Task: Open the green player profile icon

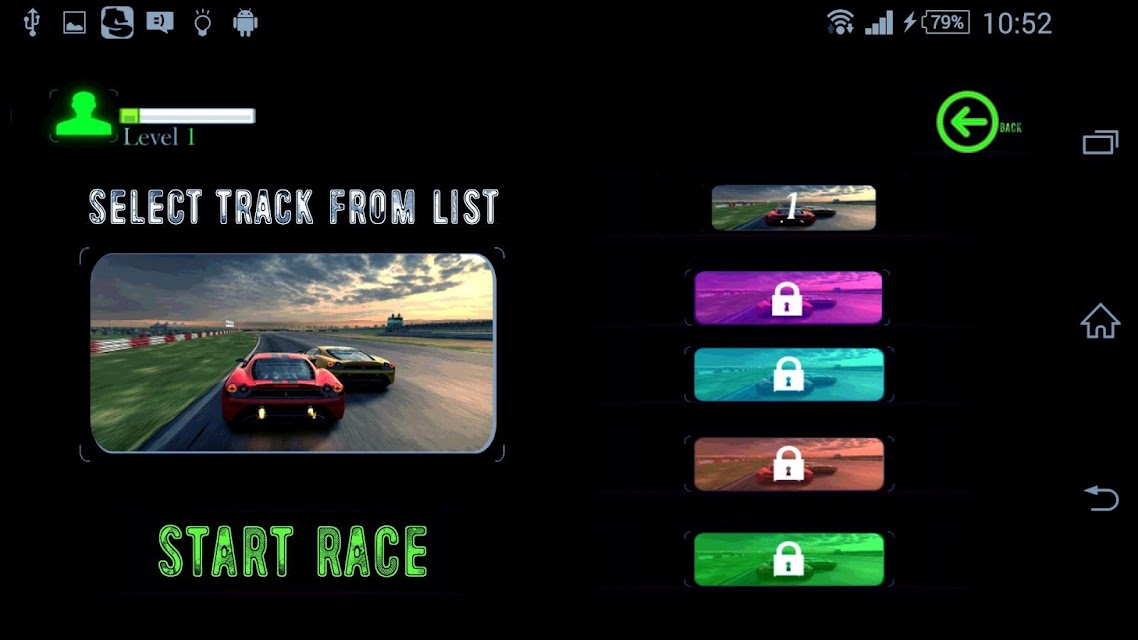Action: click(84, 115)
